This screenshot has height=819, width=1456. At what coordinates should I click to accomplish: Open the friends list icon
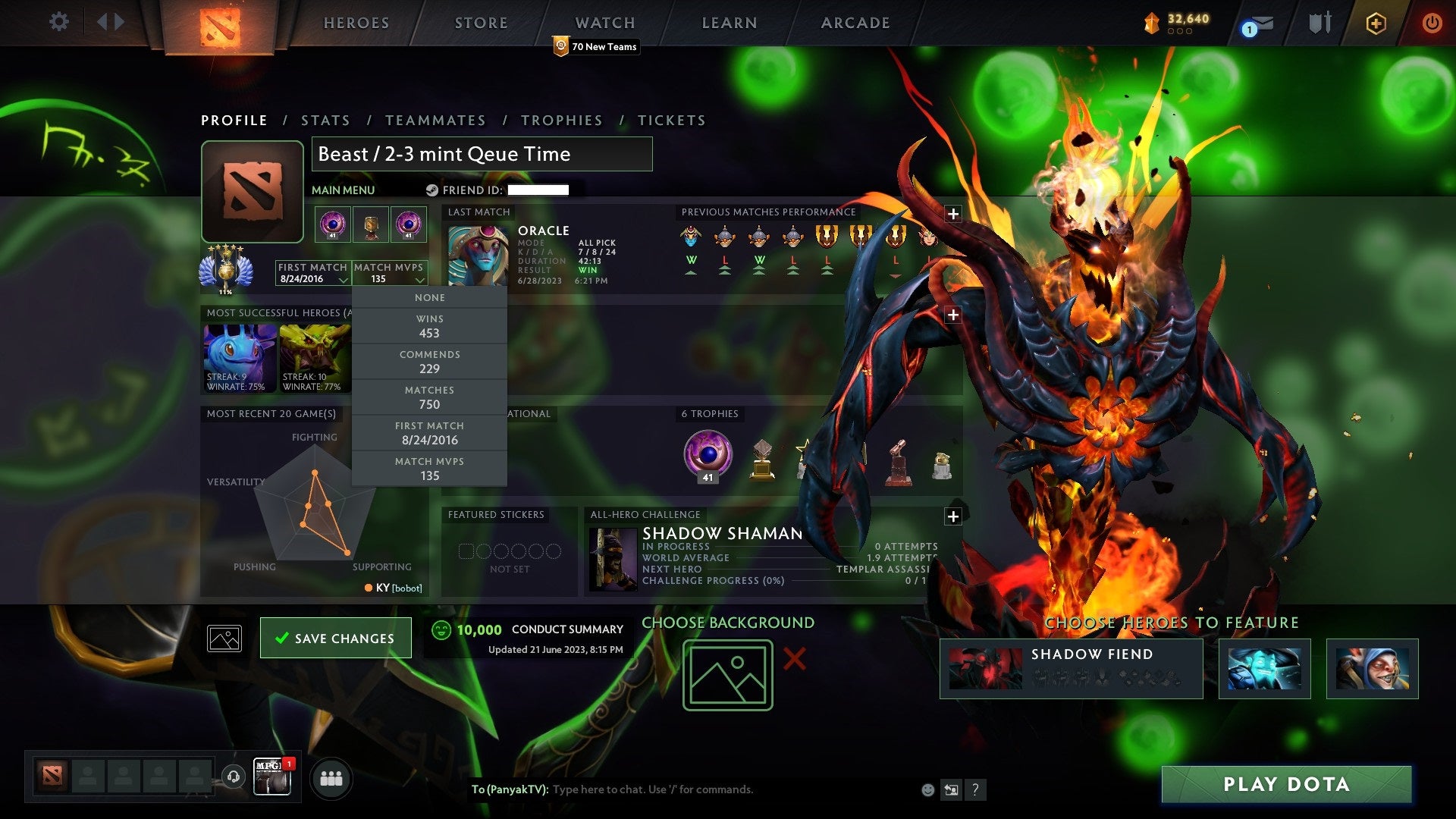(331, 777)
